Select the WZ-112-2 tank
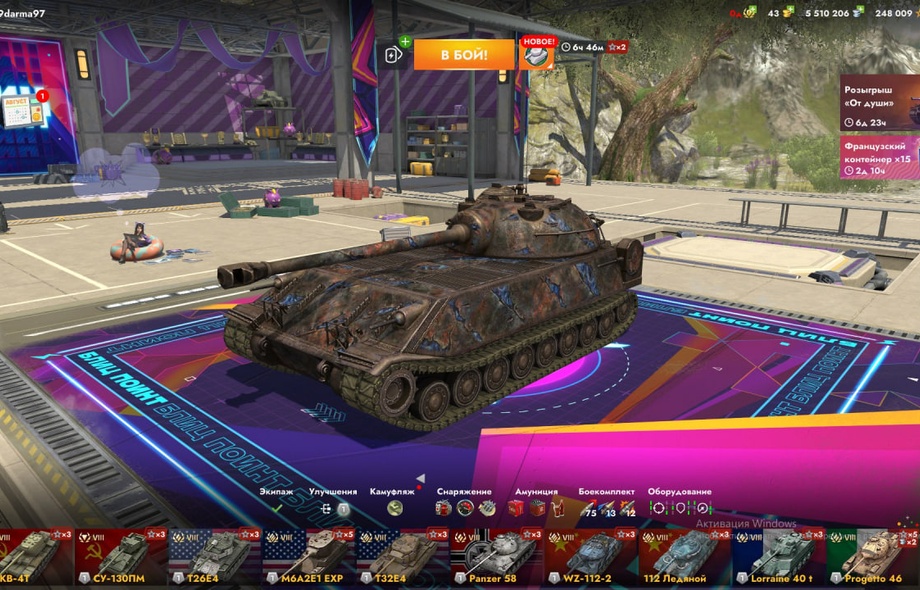 591,557
